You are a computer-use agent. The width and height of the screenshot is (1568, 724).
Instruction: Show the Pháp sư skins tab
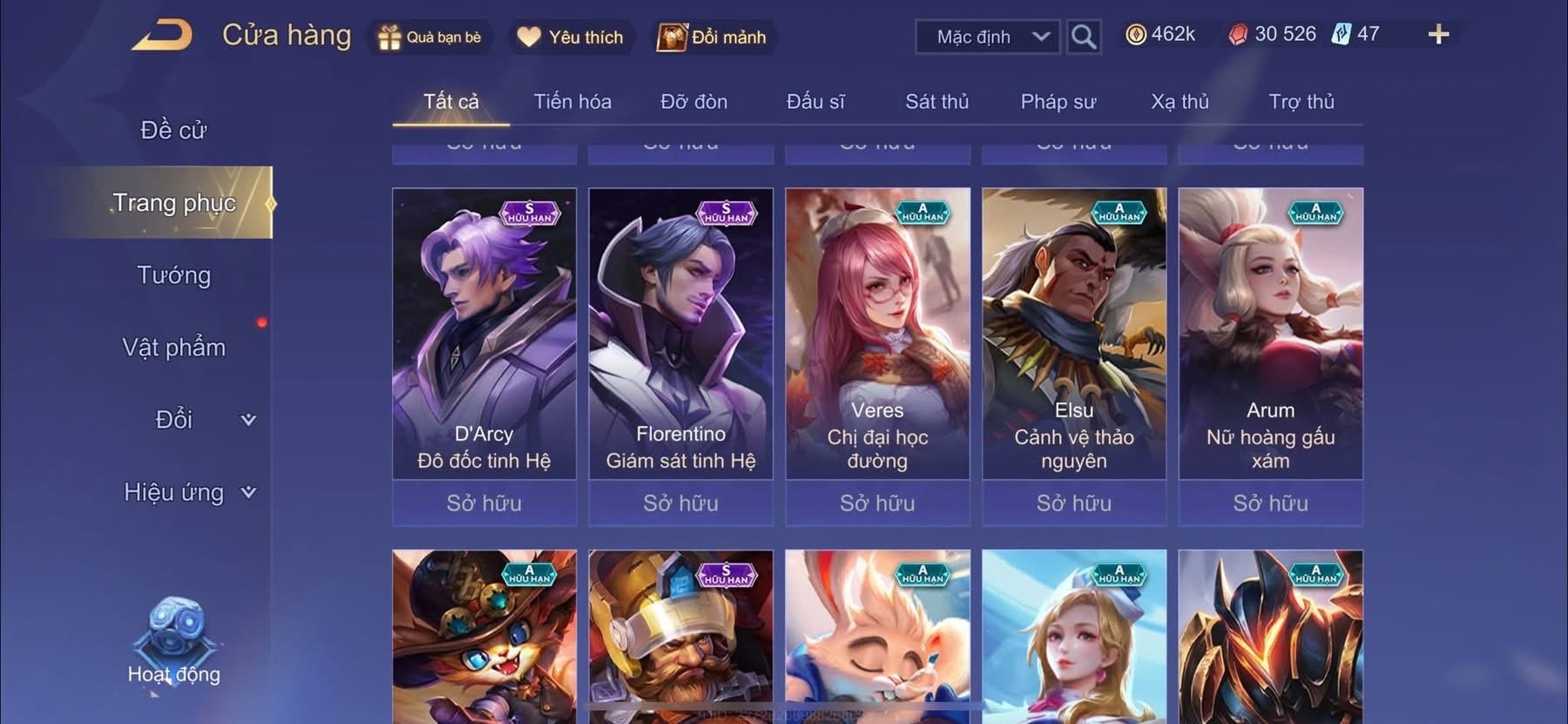[1058, 102]
